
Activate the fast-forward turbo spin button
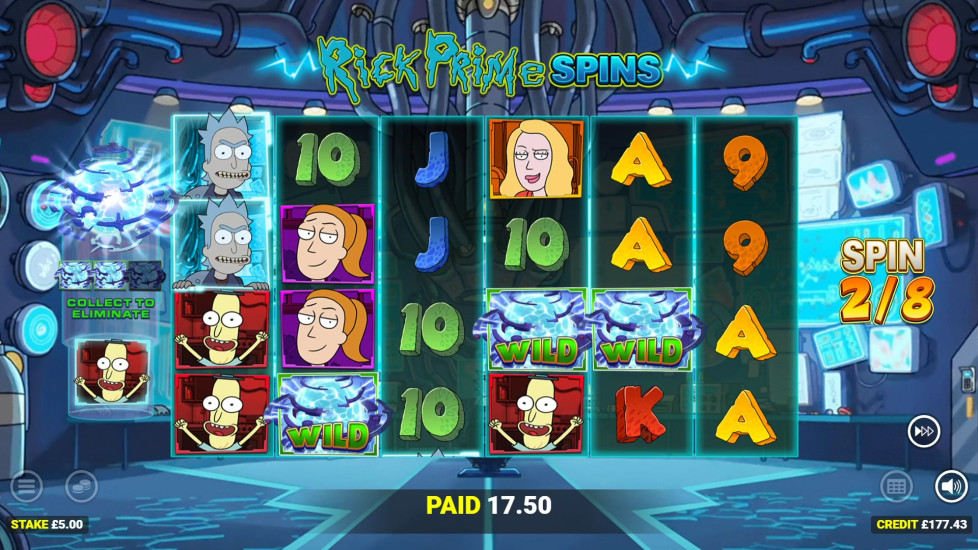[x=923, y=432]
